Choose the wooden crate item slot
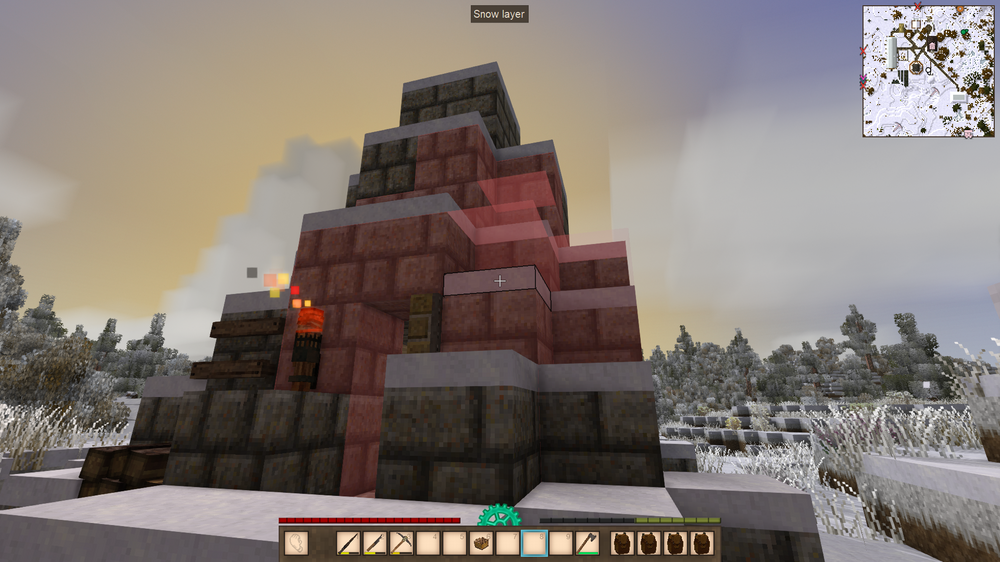 click(x=481, y=543)
